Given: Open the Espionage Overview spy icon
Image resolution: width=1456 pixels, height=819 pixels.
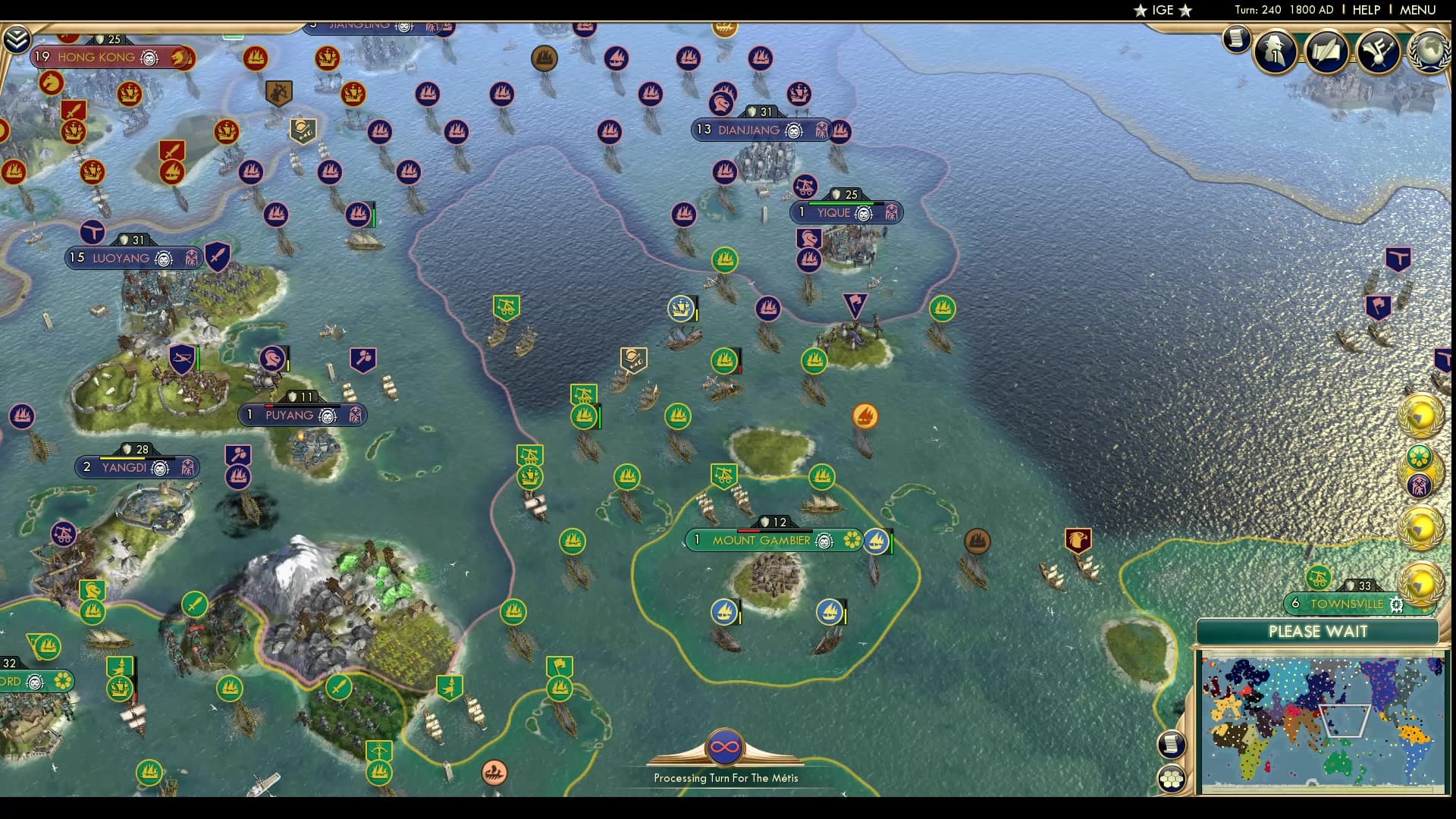Looking at the screenshot, I should point(1274,52).
